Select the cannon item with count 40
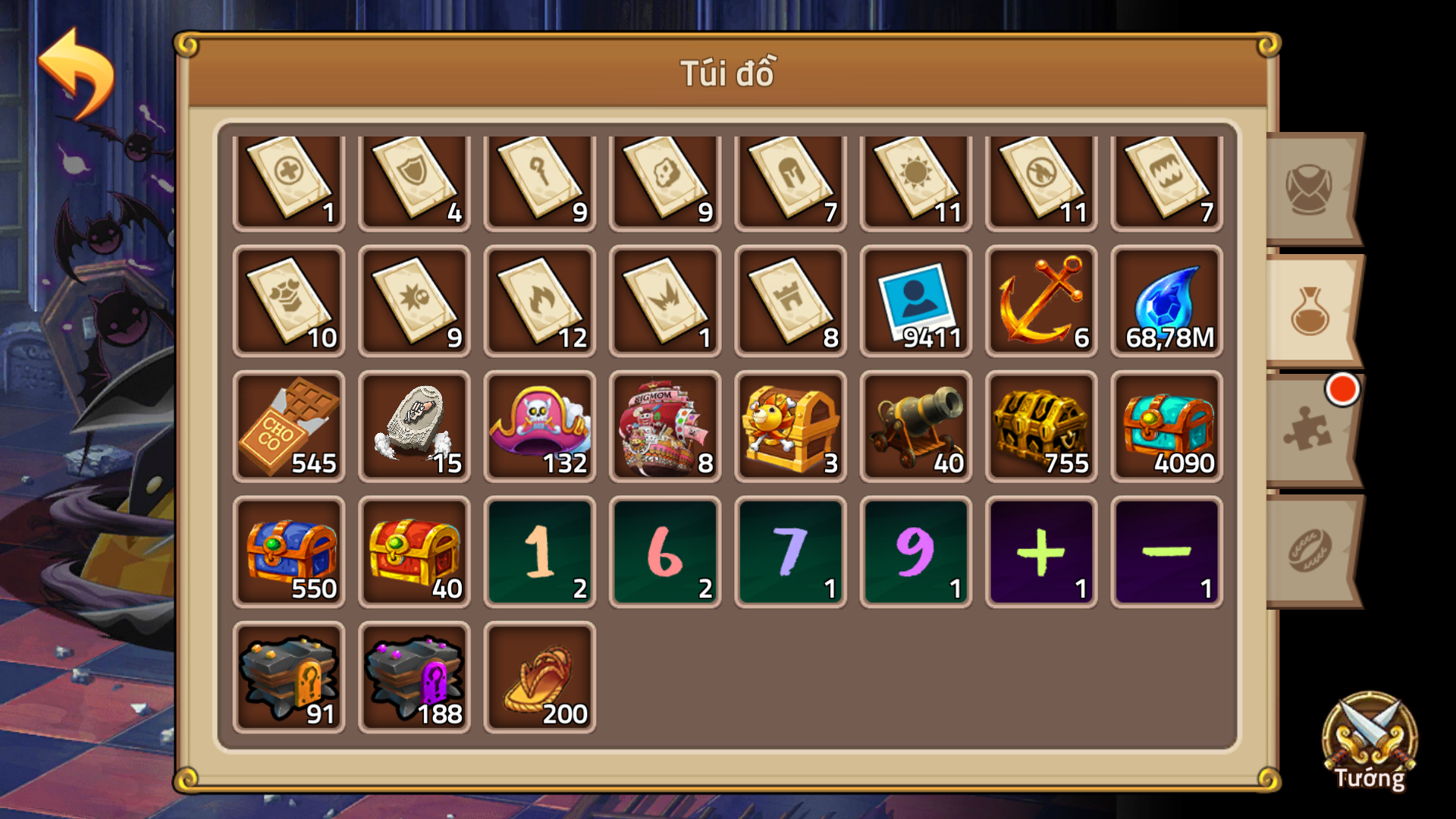The image size is (1456, 819). (915, 426)
